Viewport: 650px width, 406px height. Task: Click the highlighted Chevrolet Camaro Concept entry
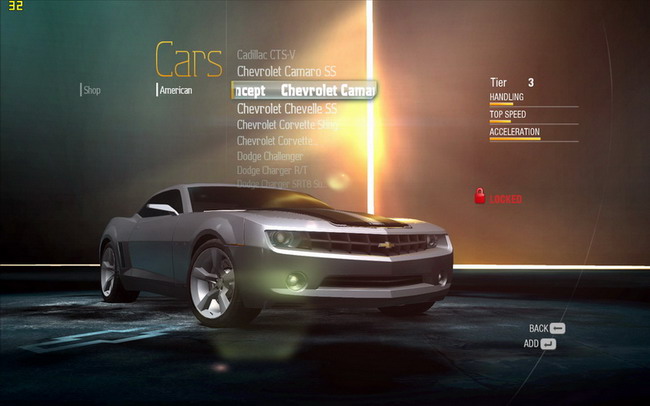click(x=304, y=90)
